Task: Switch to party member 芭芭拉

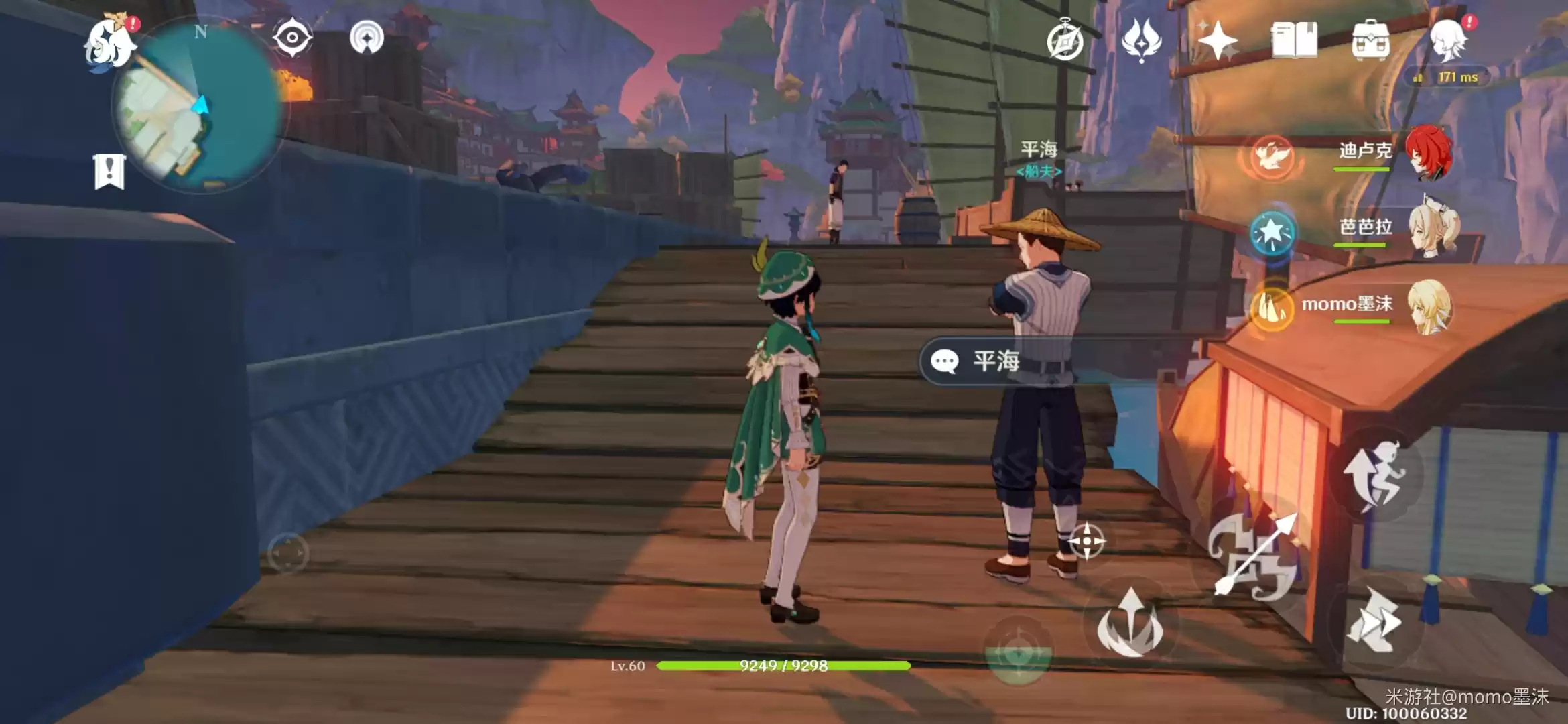Action: [1431, 229]
